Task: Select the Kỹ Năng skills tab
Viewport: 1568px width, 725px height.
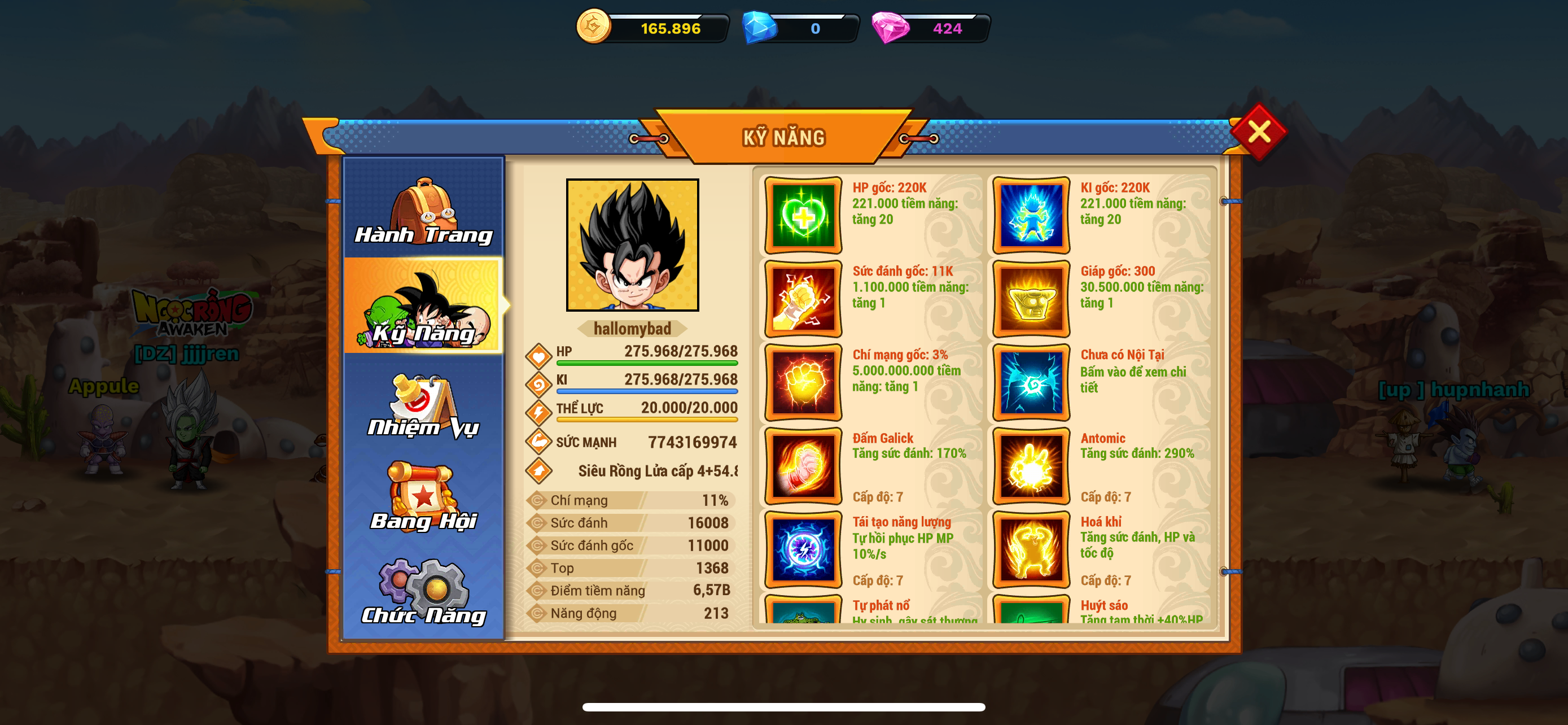Action: coord(424,306)
